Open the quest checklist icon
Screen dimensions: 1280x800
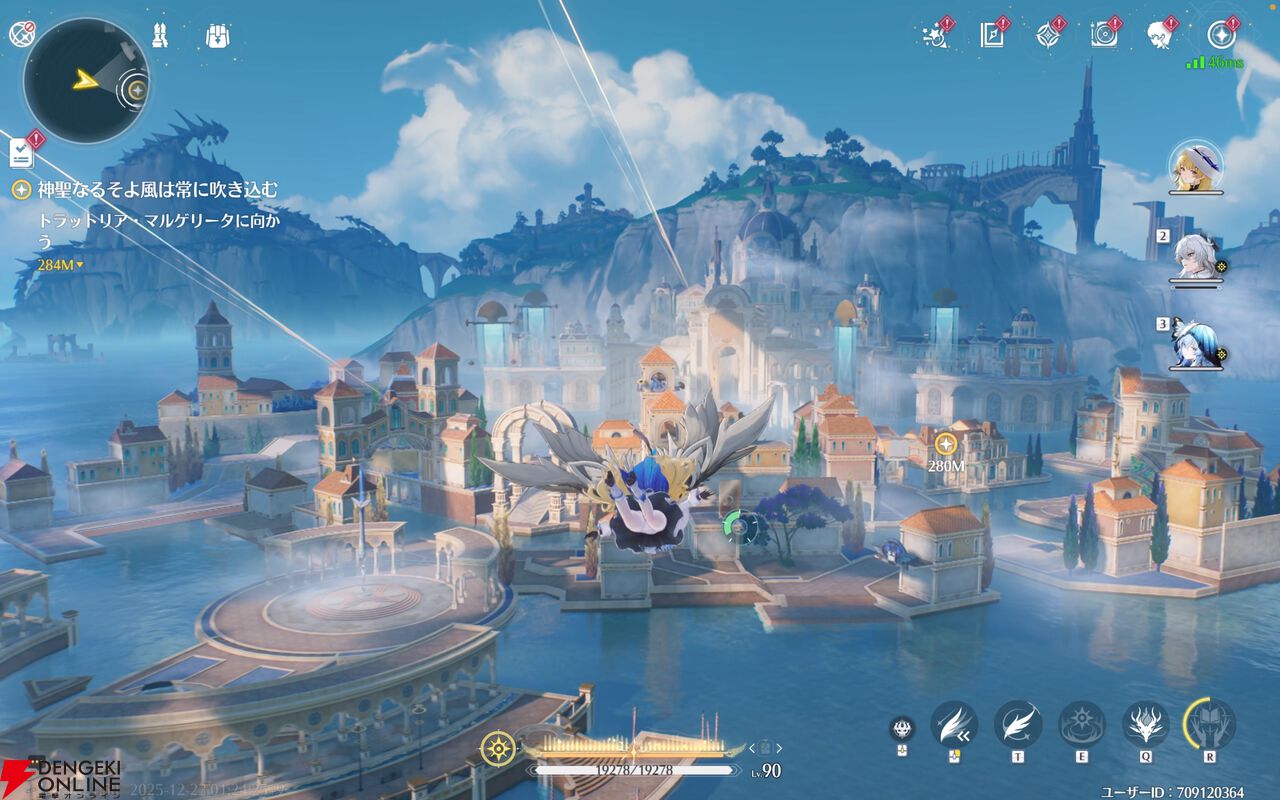[22, 153]
